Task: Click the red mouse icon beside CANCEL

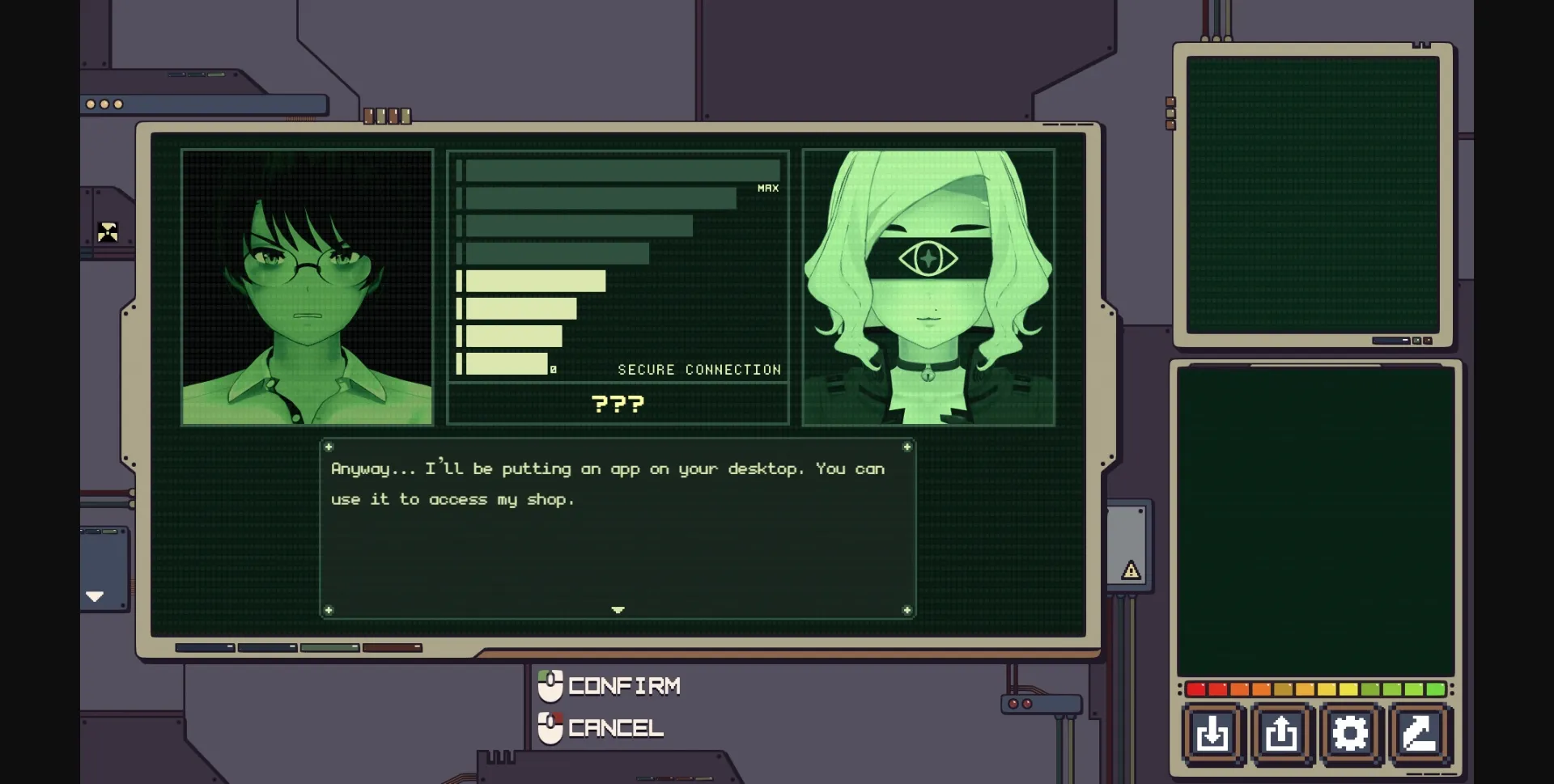Action: pos(551,727)
